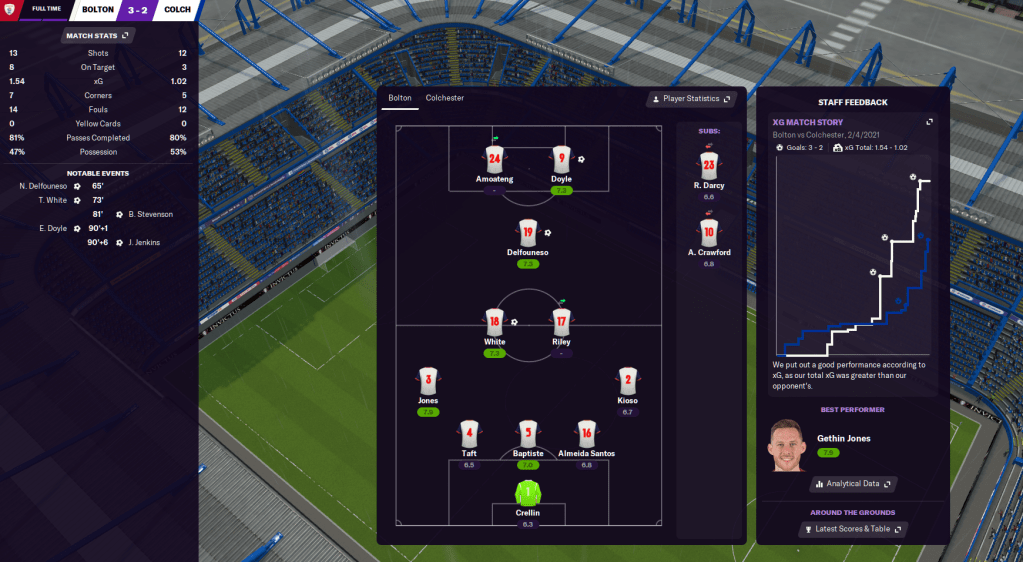Click the Bolton club badge icon
Image resolution: width=1023 pixels, height=562 pixels.
[x=11, y=11]
